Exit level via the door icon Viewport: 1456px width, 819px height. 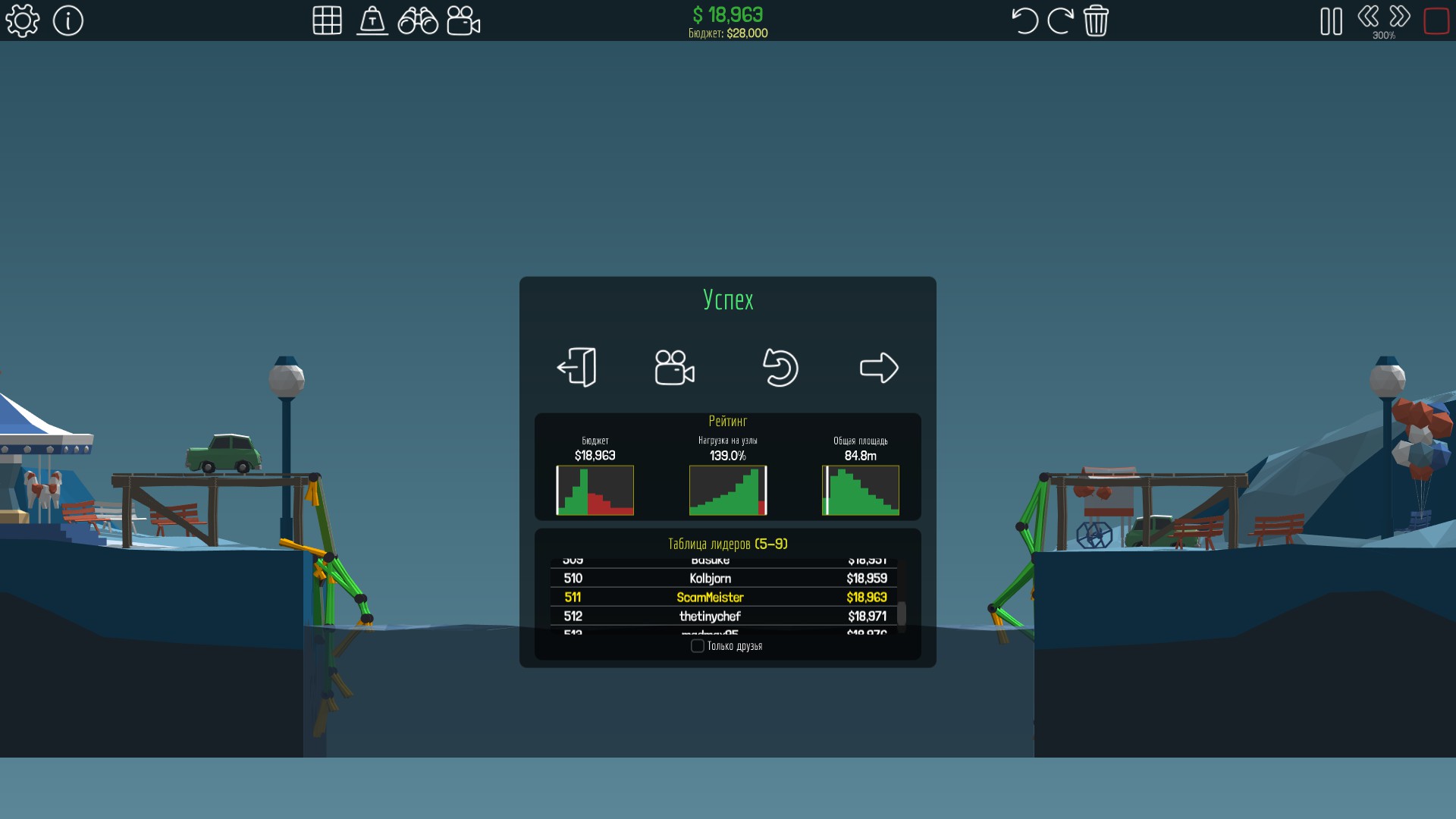pos(577,368)
